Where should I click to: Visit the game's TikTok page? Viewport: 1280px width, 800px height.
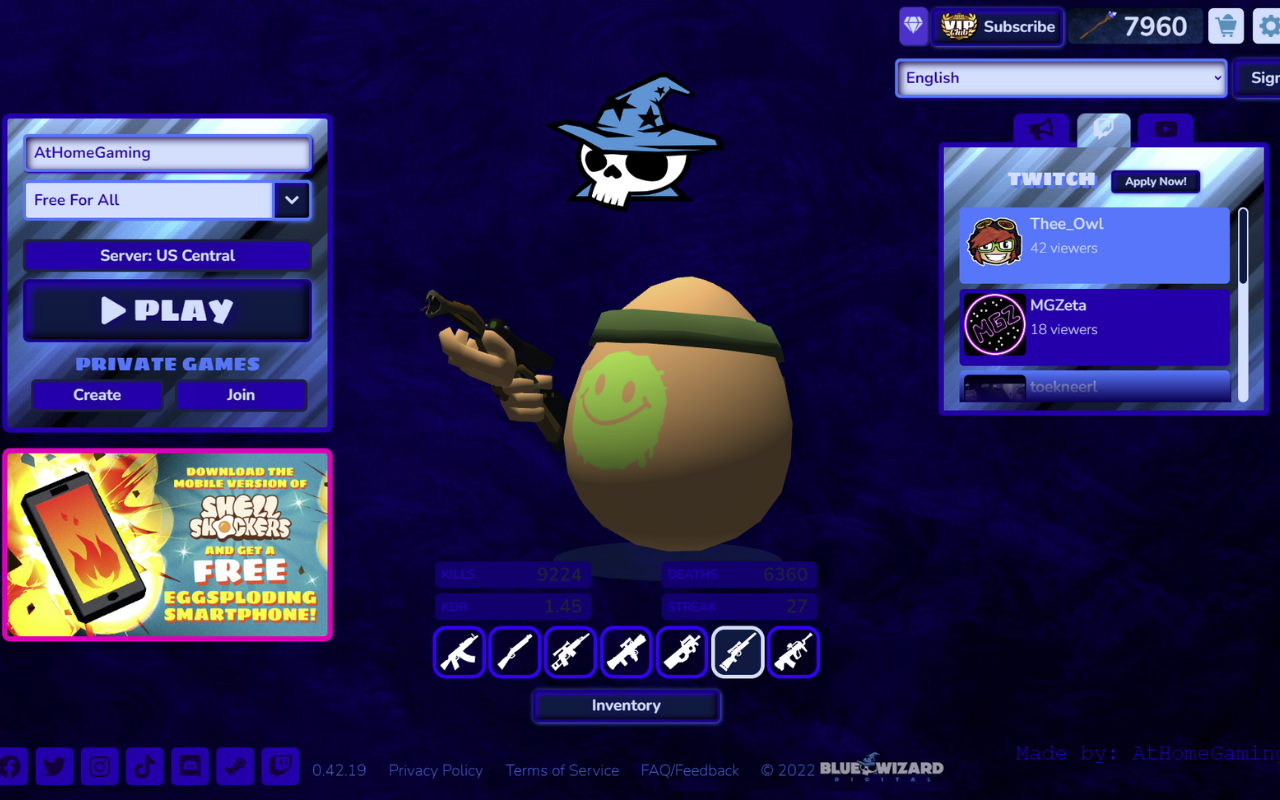pyautogui.click(x=145, y=766)
